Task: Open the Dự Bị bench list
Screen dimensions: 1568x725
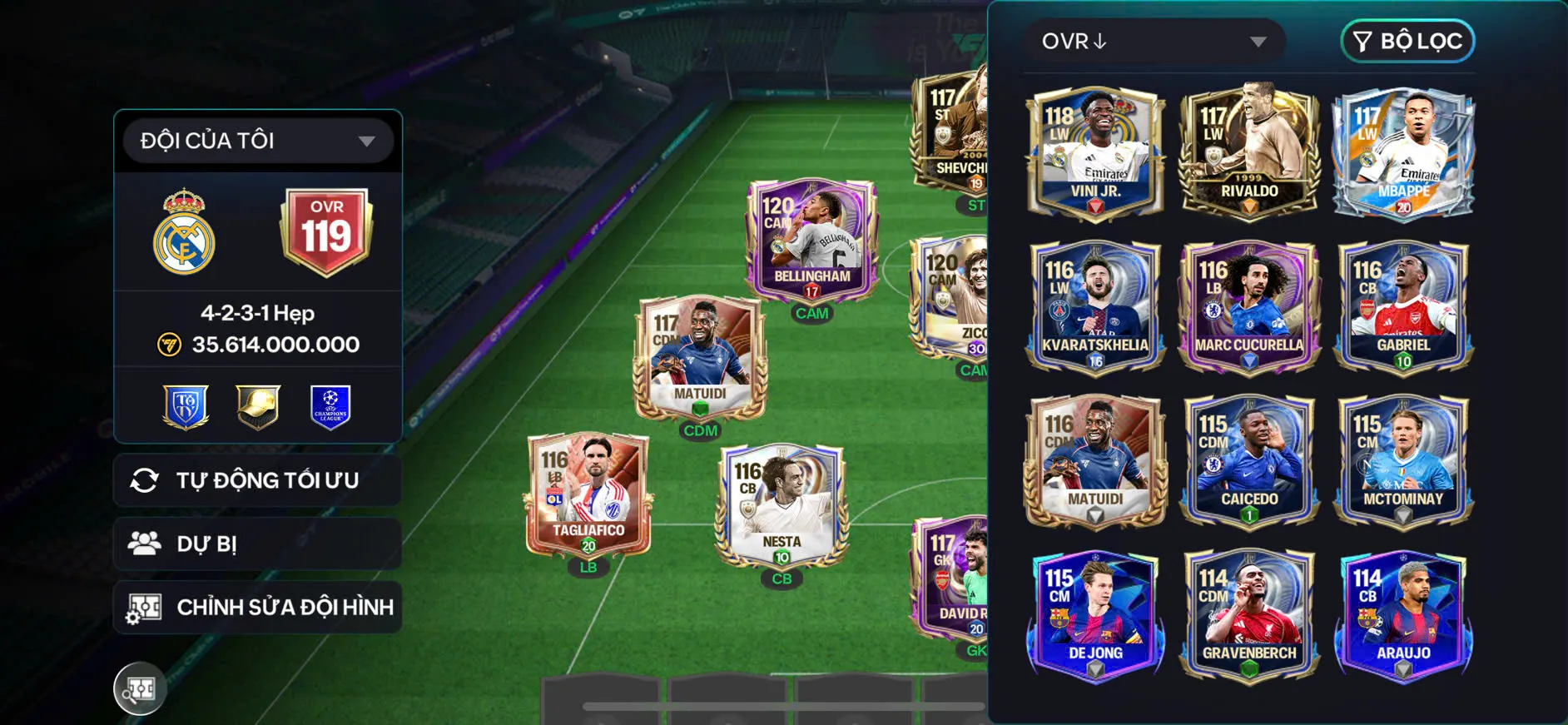Action: click(258, 544)
